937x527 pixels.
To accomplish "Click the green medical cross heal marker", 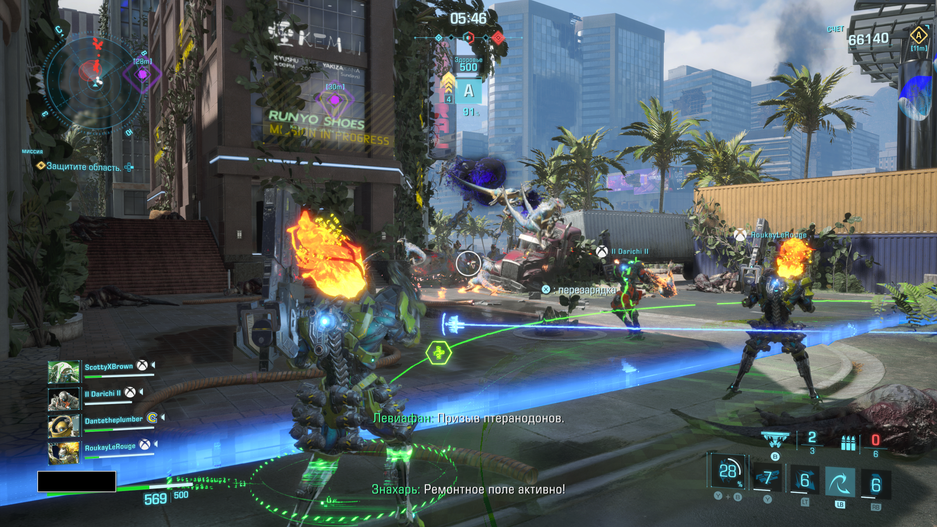I will point(438,353).
